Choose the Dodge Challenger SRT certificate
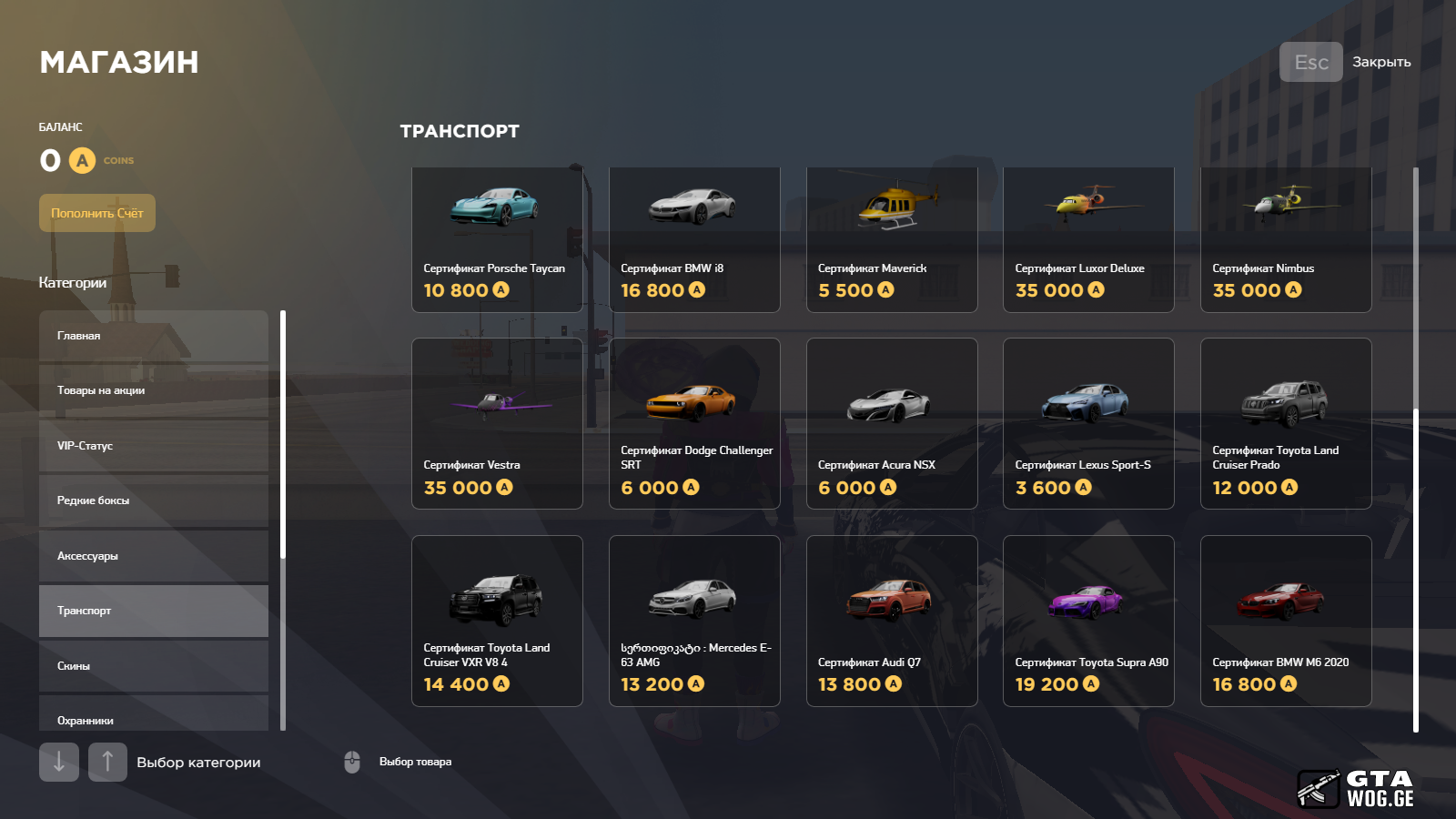1456x819 pixels. point(694,424)
